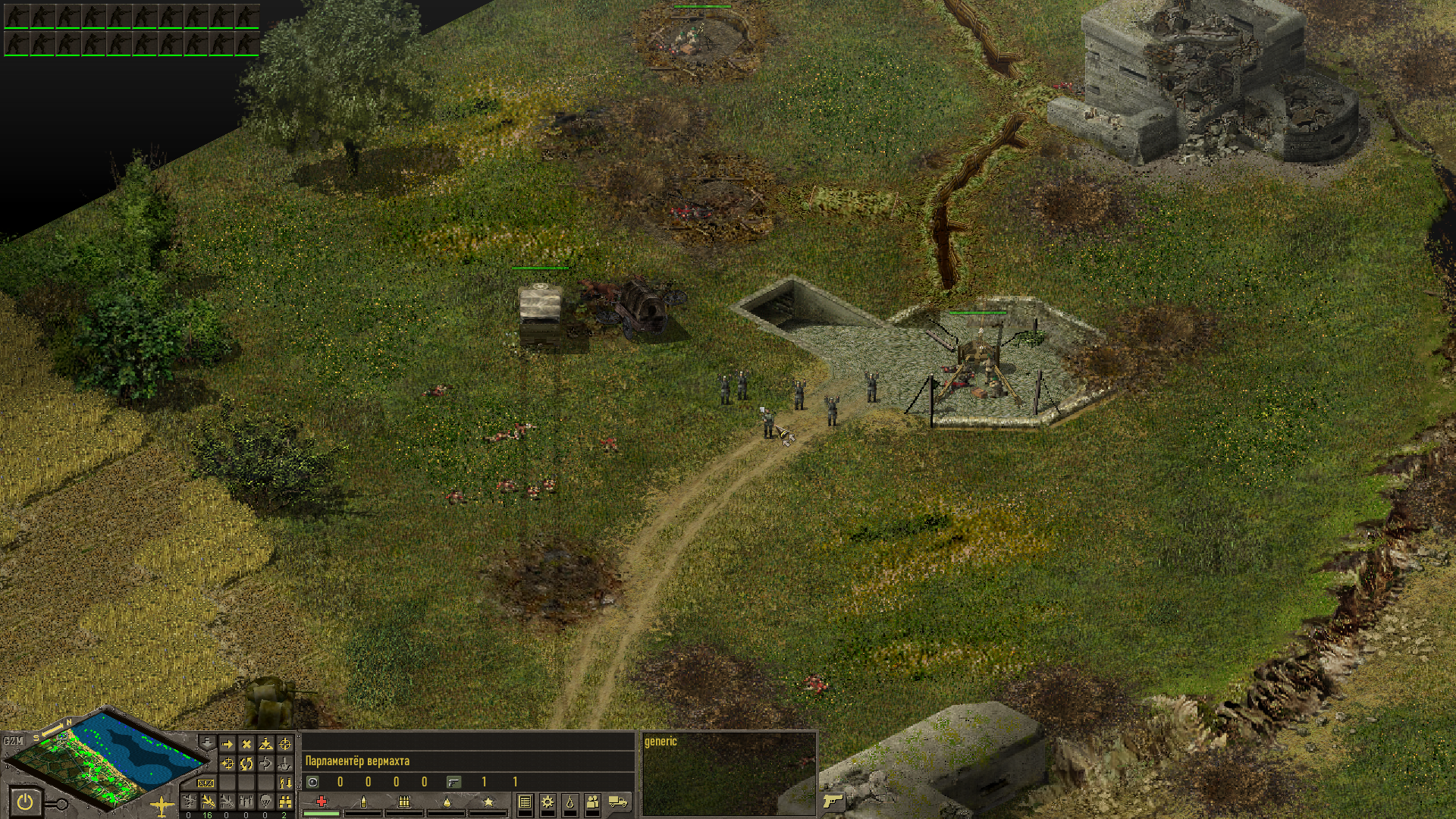
Task: Select the yellow arrow move command
Action: pyautogui.click(x=227, y=745)
